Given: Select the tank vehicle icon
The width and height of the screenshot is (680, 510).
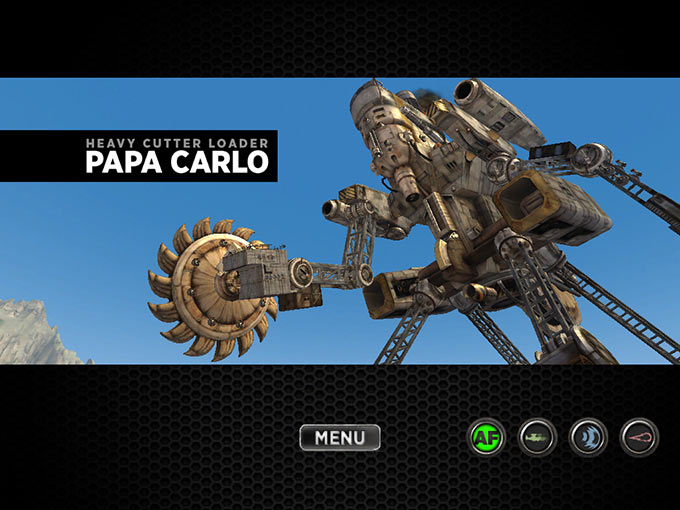Looking at the screenshot, I should point(537,437).
